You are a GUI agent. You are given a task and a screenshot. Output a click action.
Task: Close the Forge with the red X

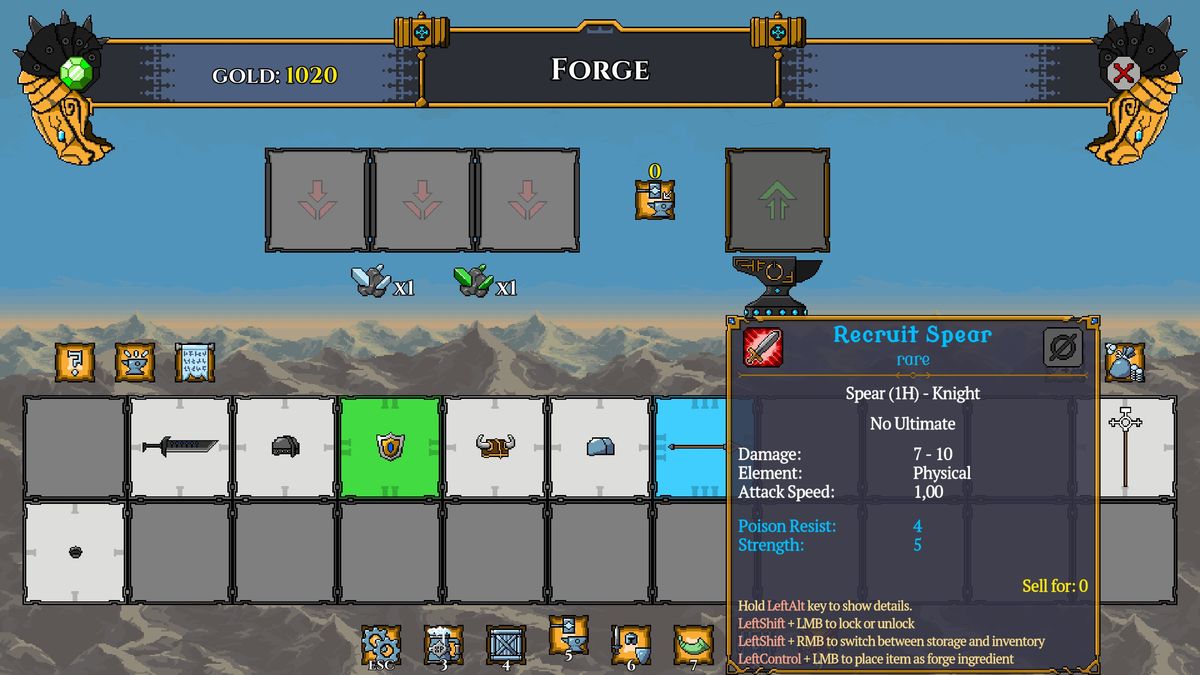point(1123,72)
